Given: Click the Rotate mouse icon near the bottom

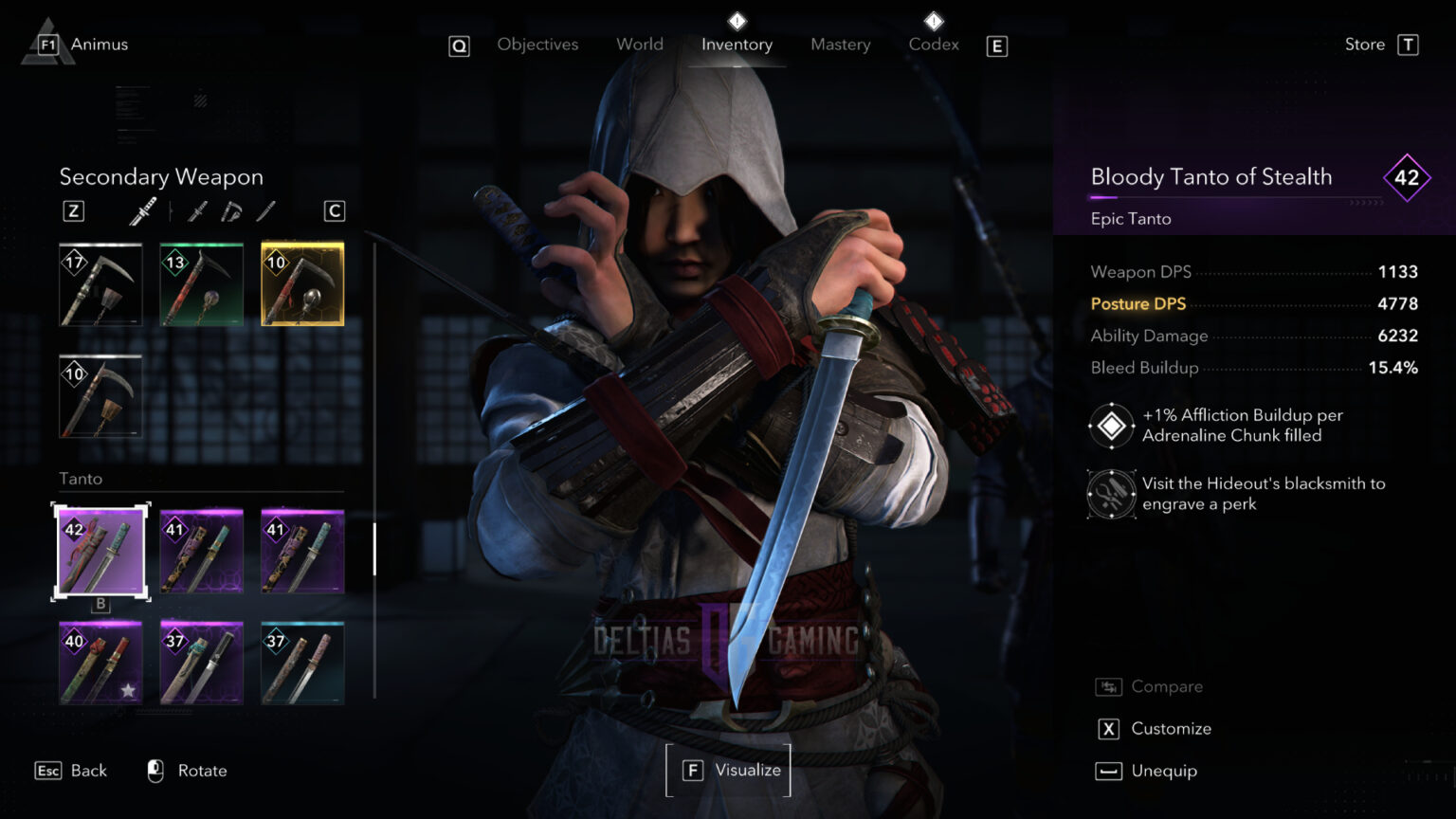Looking at the screenshot, I should pos(155,771).
